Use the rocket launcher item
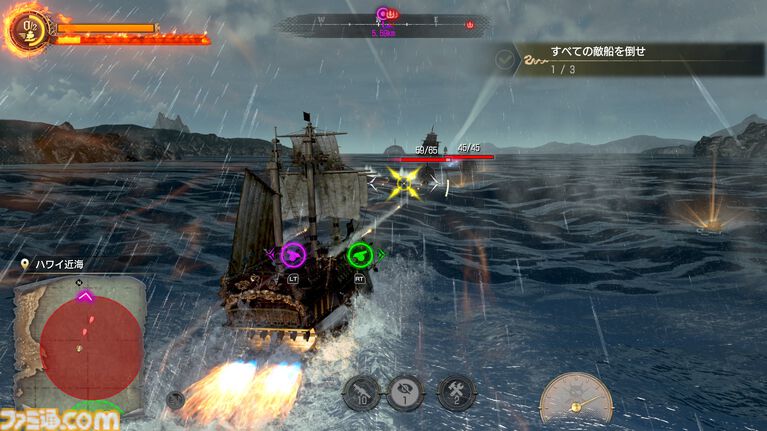This screenshot has height=431, width=767. tap(360, 393)
